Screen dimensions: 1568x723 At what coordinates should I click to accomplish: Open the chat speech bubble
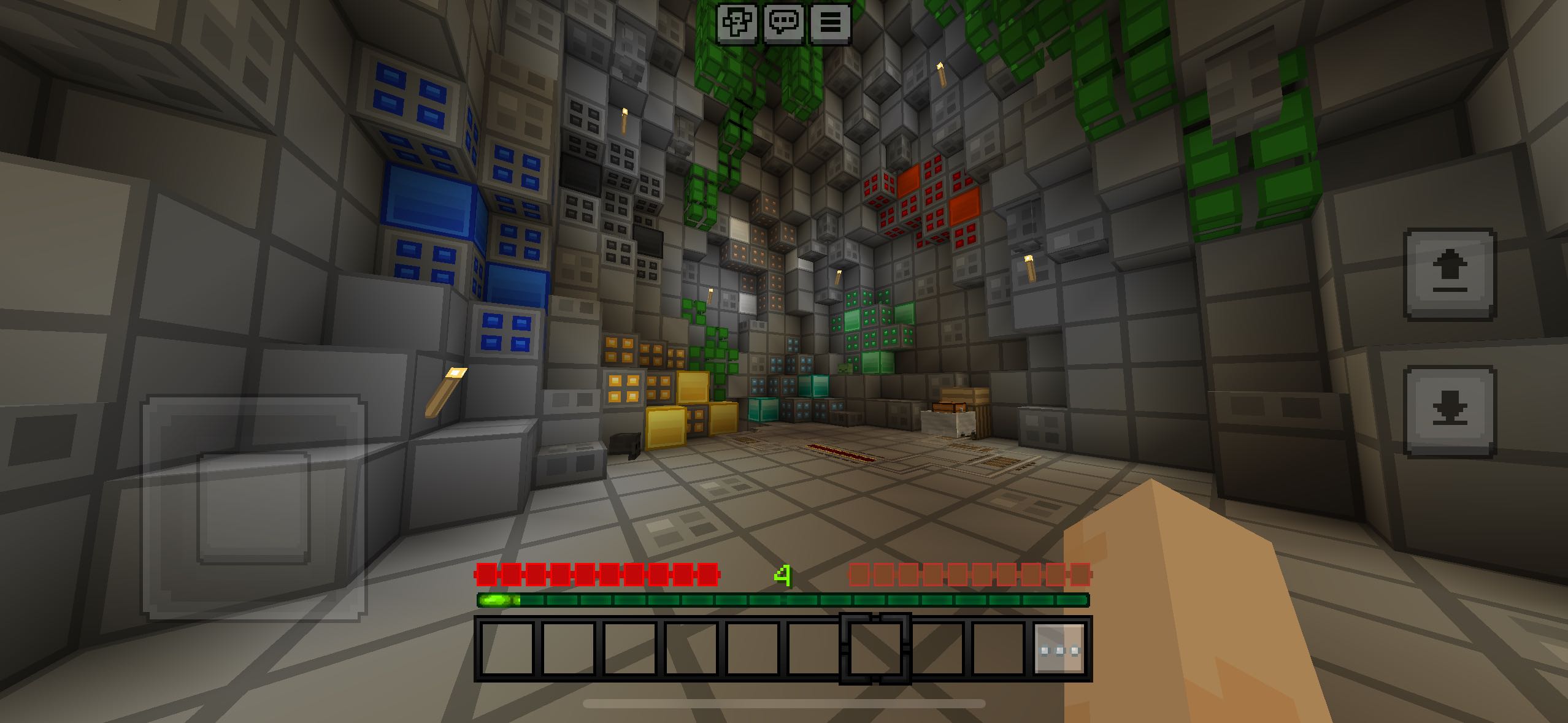tap(784, 23)
